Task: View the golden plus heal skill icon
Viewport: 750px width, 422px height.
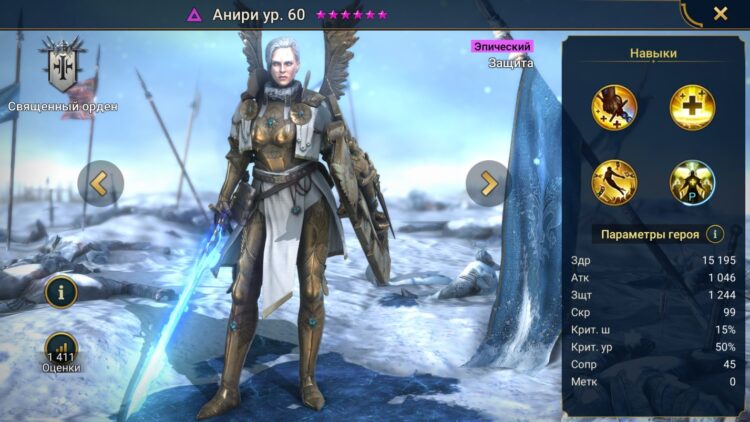Action: click(691, 106)
